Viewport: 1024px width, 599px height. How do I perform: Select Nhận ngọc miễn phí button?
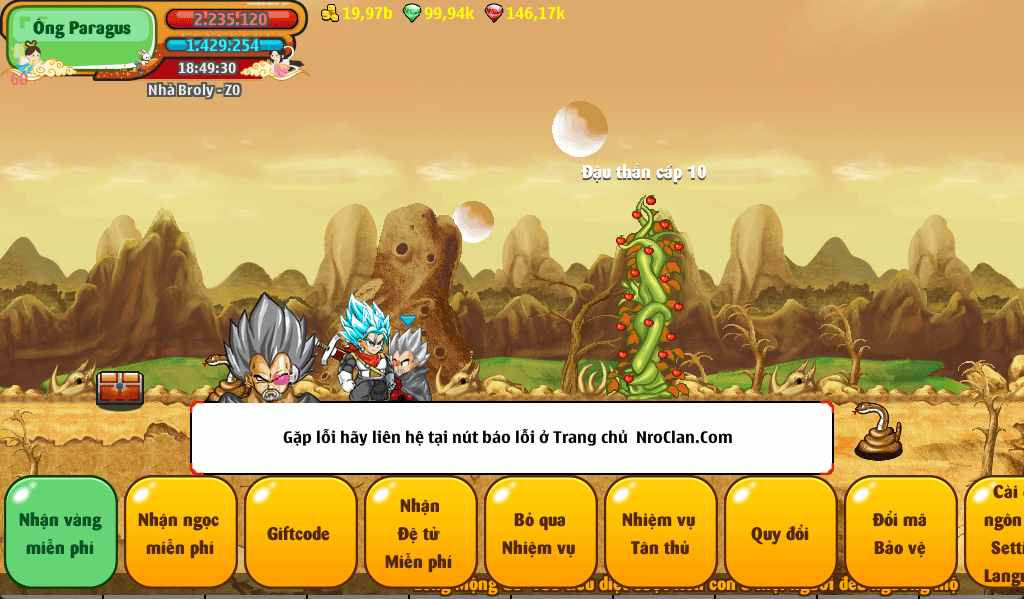coord(180,533)
